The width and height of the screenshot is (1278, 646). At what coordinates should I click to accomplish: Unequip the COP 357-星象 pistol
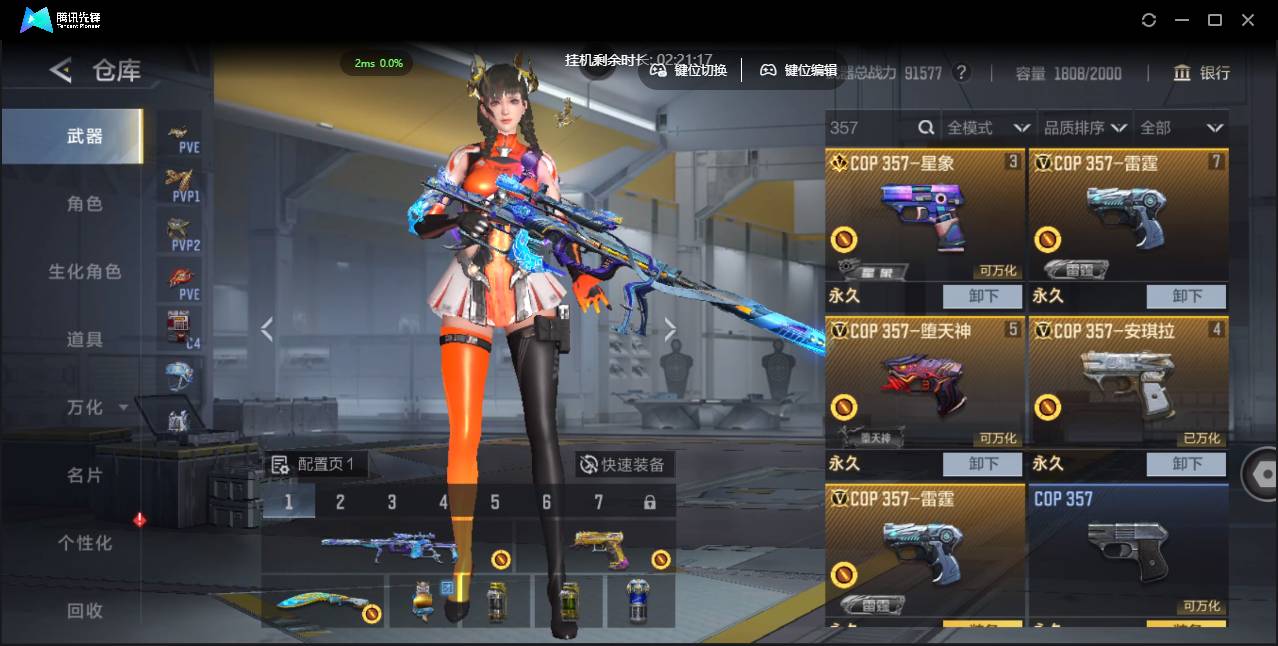coord(982,296)
